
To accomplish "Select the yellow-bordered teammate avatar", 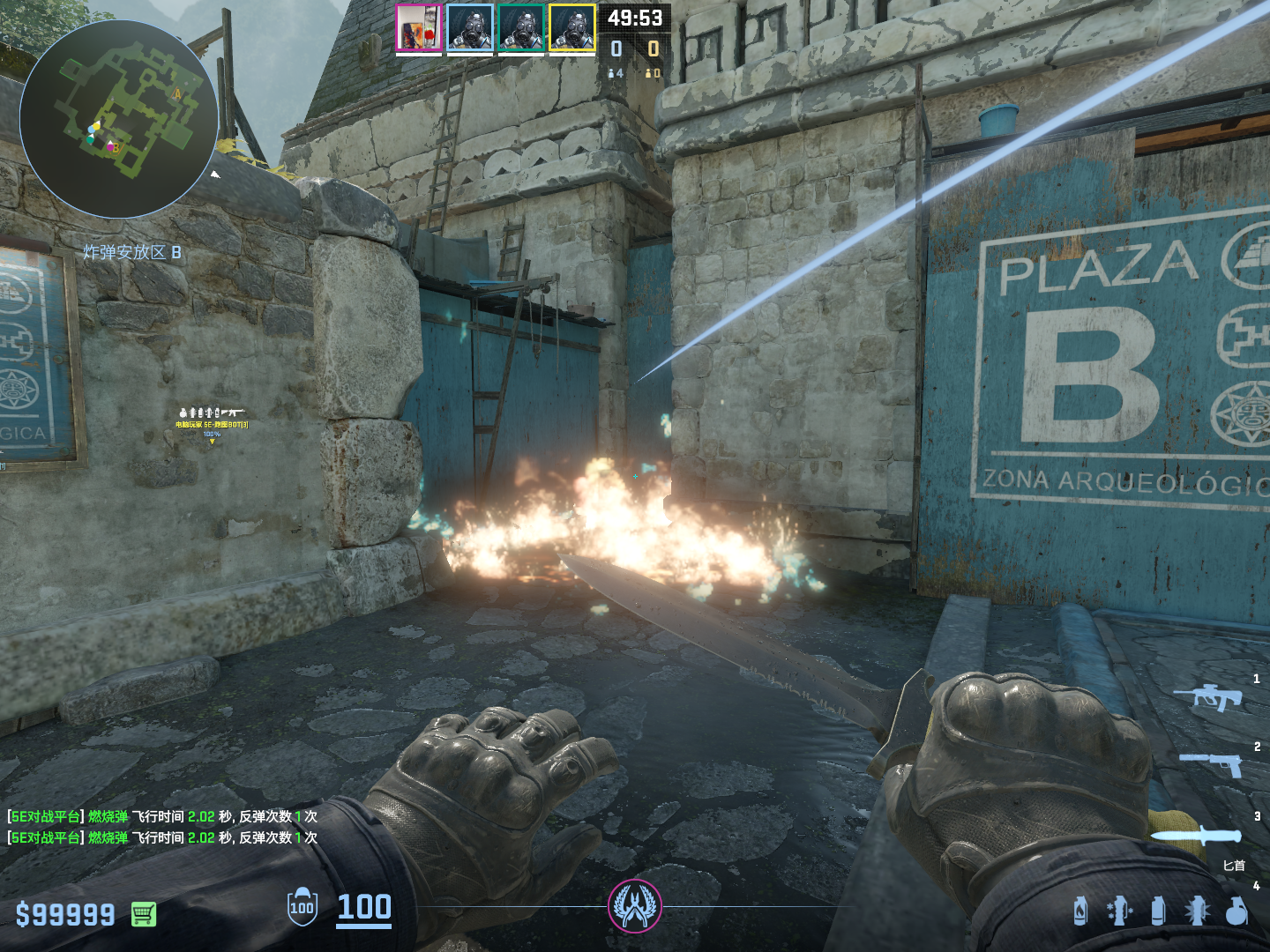I will pyautogui.click(x=571, y=28).
